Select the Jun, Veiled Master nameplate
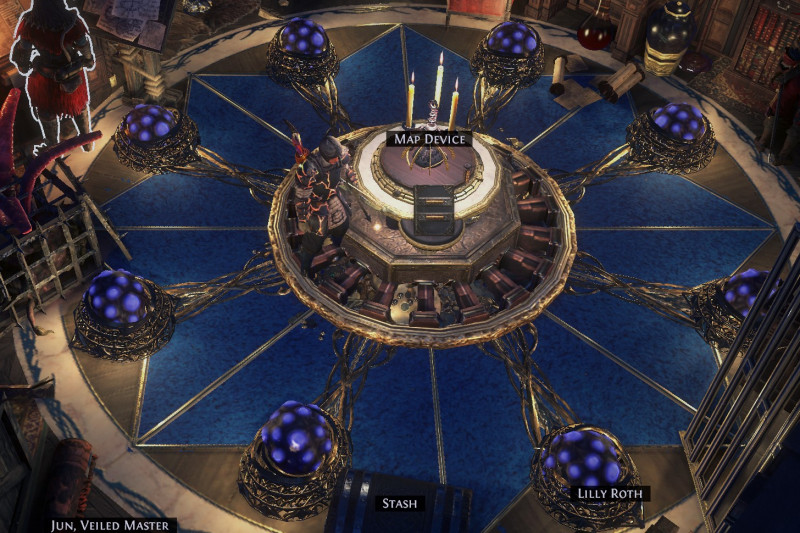 113,525
